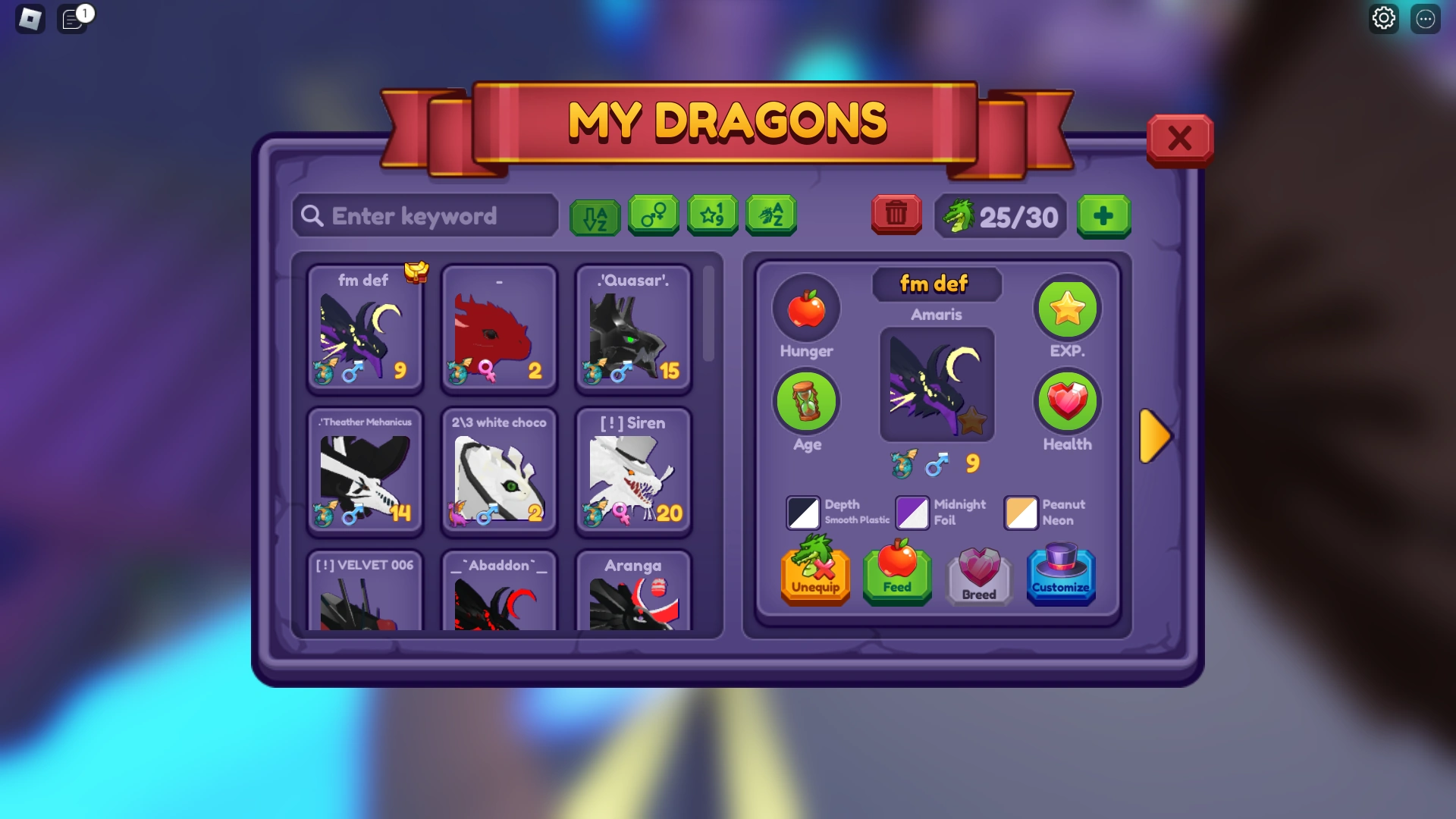Open delete mode via the red trash icon

coord(896,215)
